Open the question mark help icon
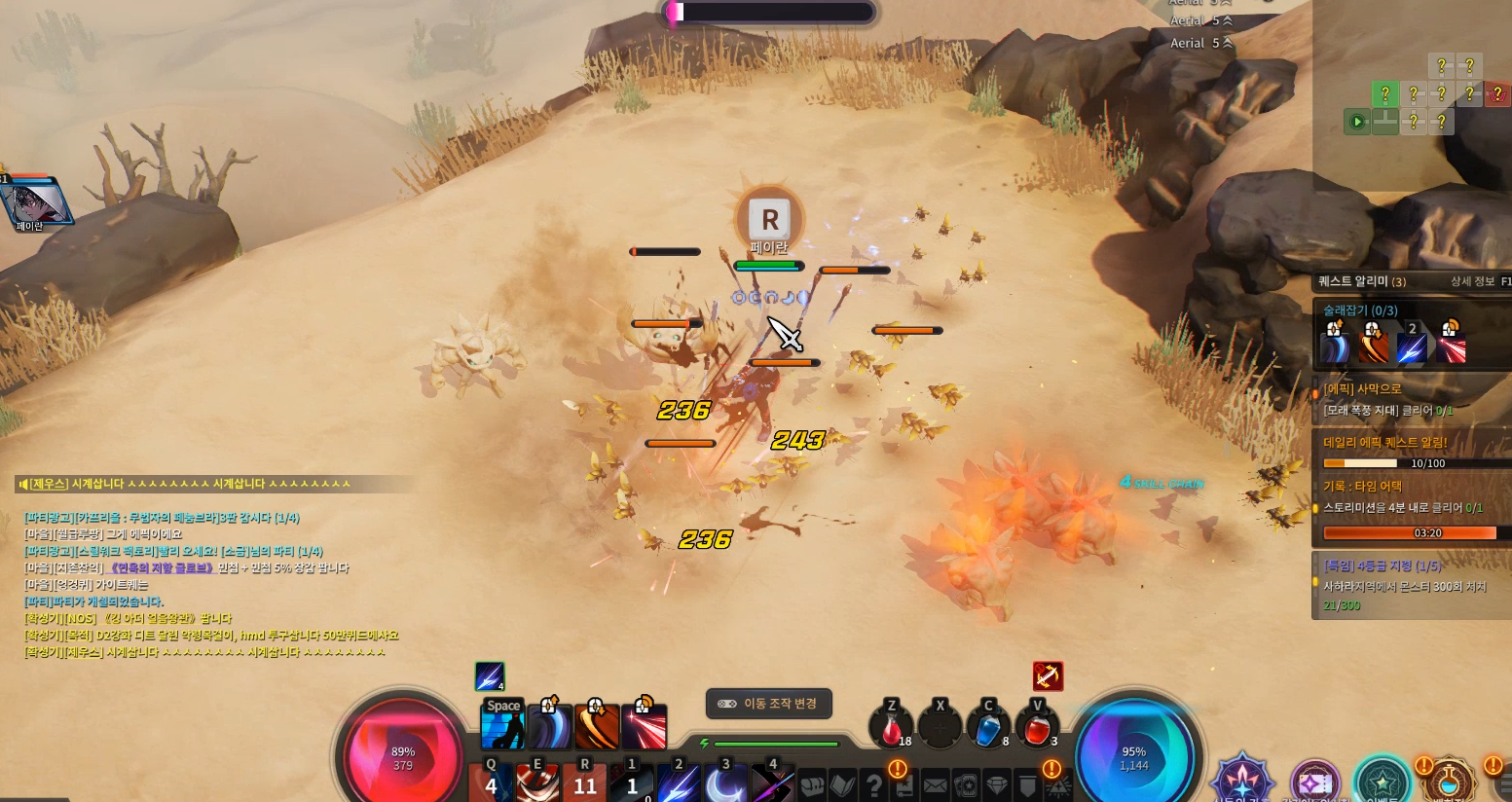1512x802 pixels. (x=874, y=784)
